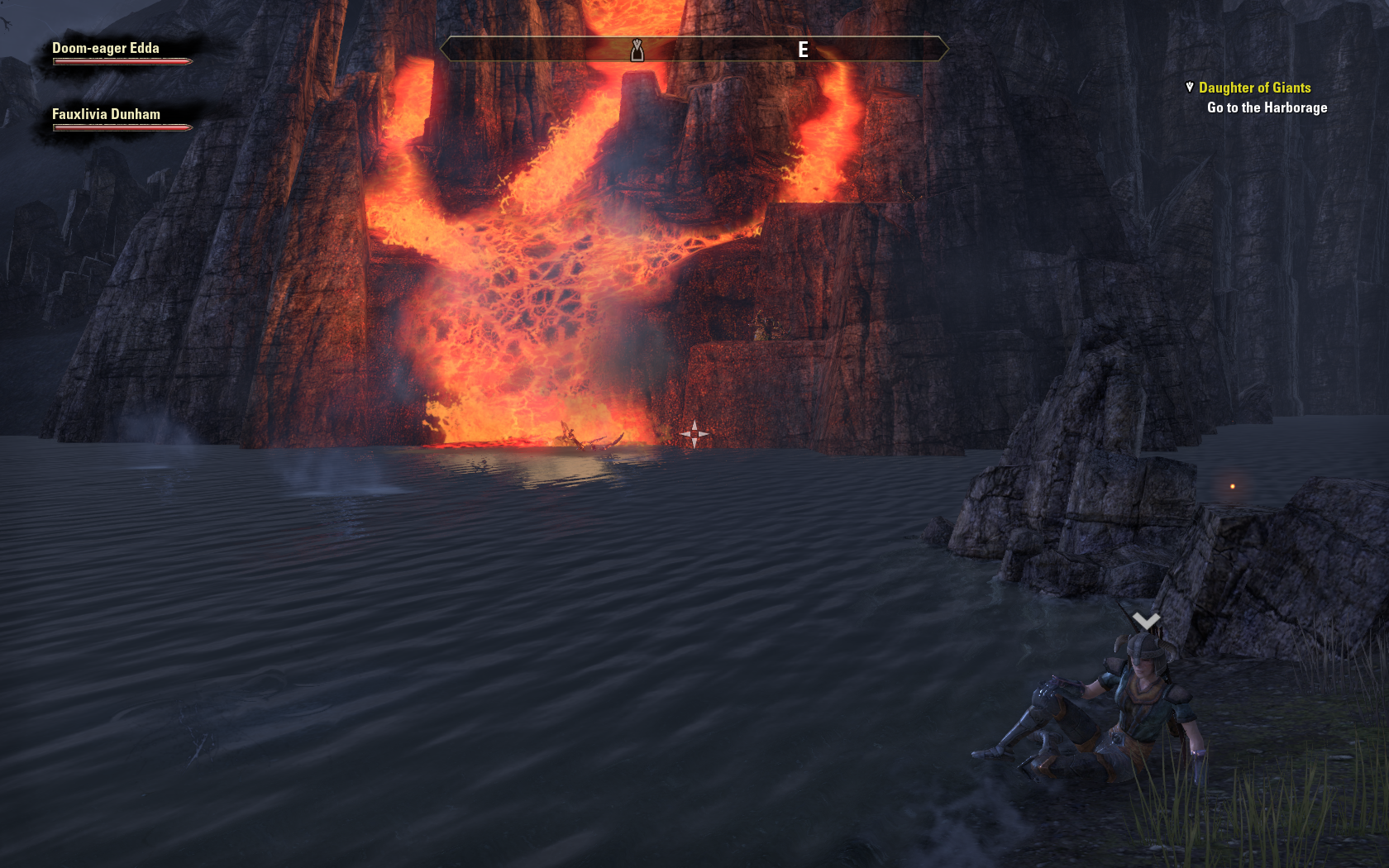Viewport: 1389px width, 868px height.
Task: Click the Go to the Harborage objective
Action: pos(1267,107)
